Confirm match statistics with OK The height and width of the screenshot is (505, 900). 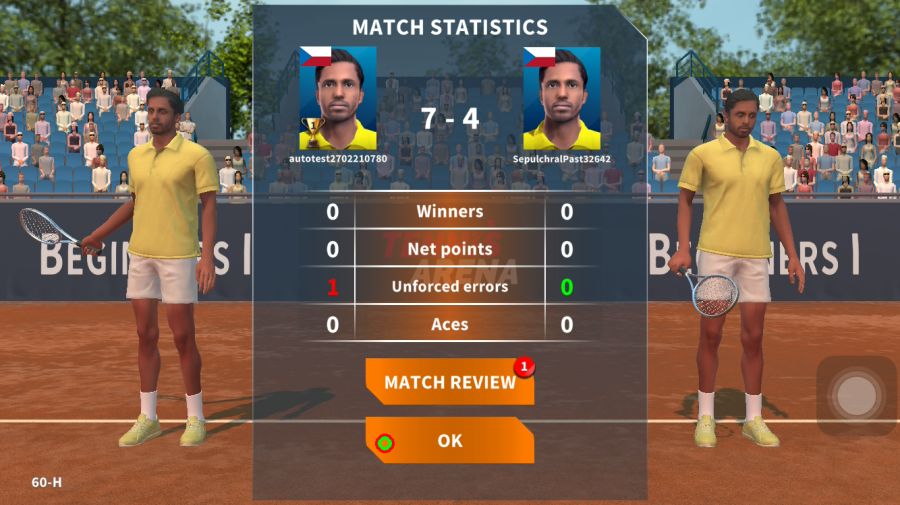pyautogui.click(x=449, y=440)
